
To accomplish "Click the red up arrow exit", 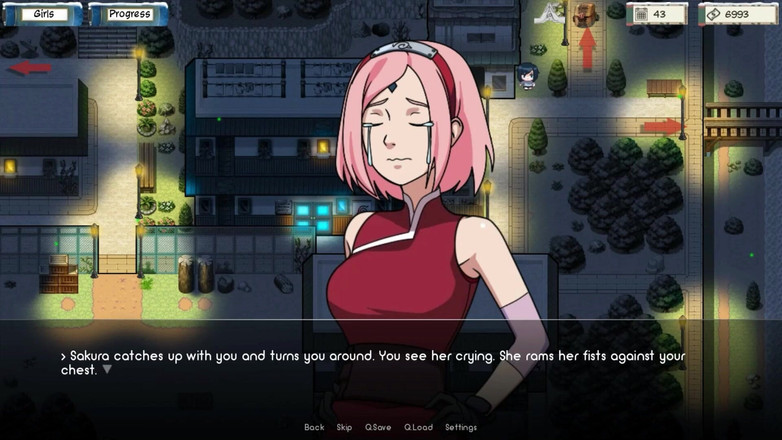I will tap(587, 49).
